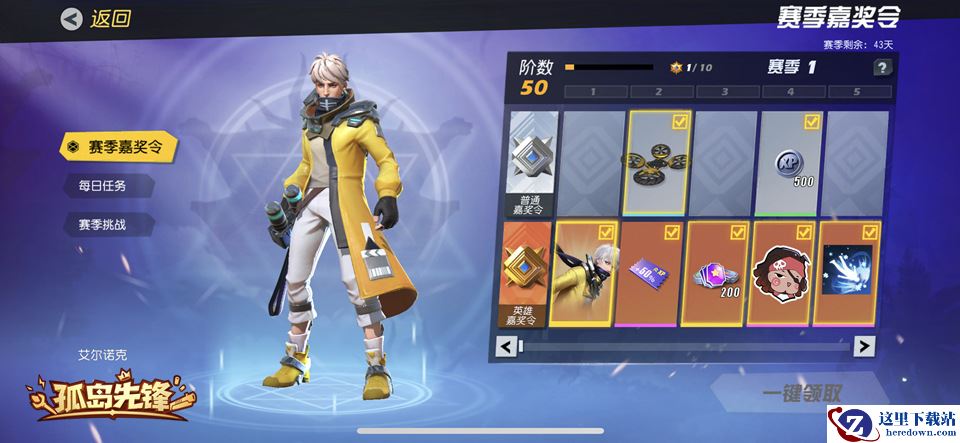Go back using the 返回 button

(96, 18)
